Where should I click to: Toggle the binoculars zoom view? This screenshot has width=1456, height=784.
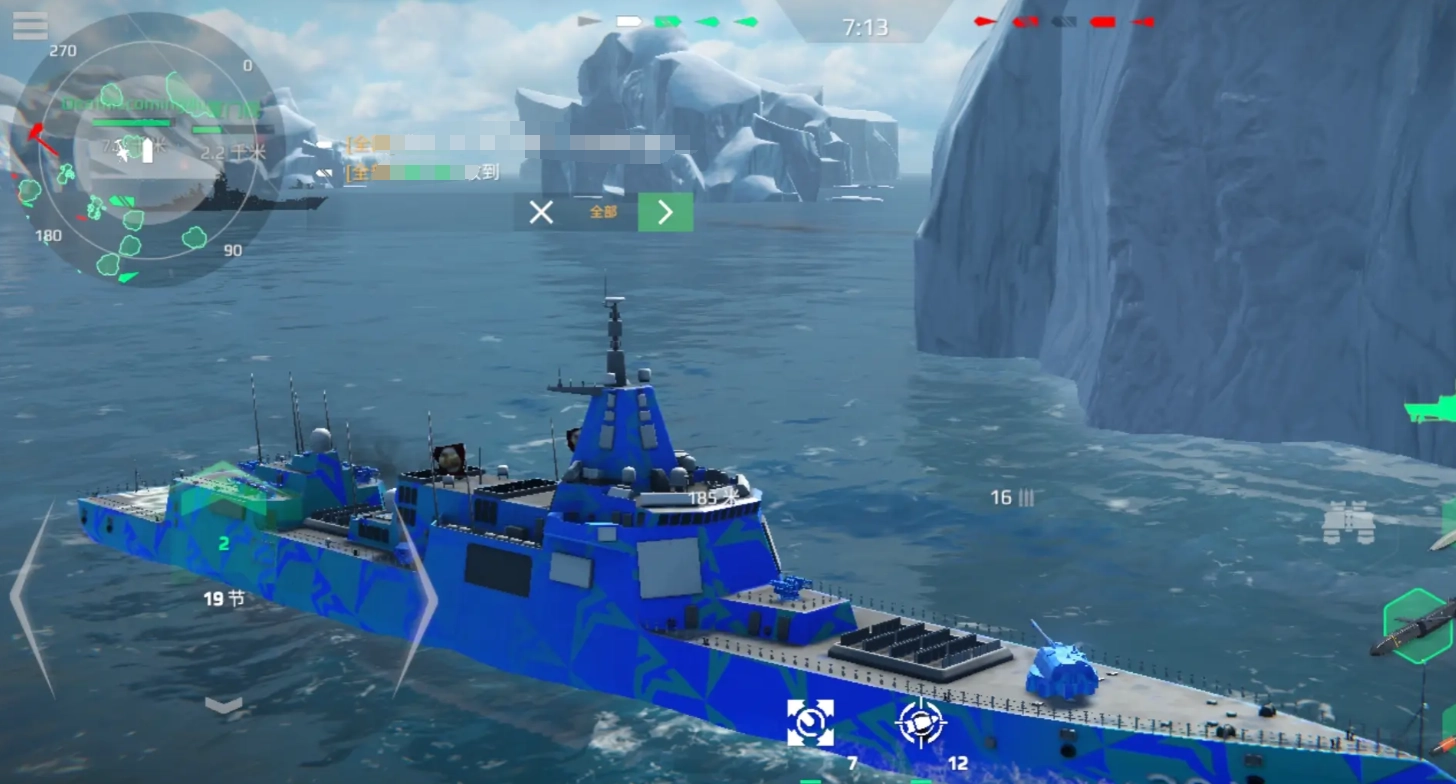click(x=1348, y=523)
